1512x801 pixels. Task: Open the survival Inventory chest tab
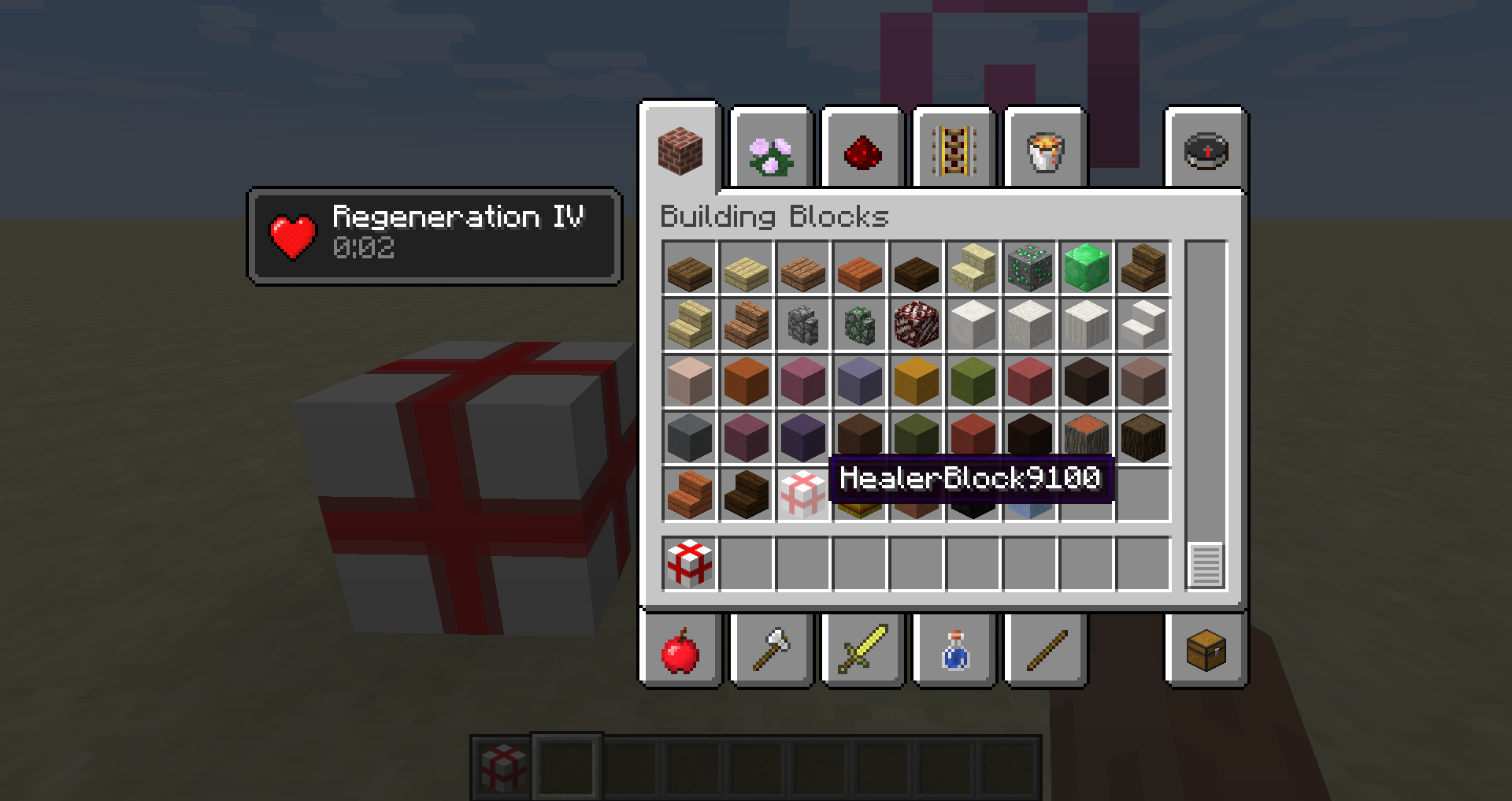[1206, 651]
